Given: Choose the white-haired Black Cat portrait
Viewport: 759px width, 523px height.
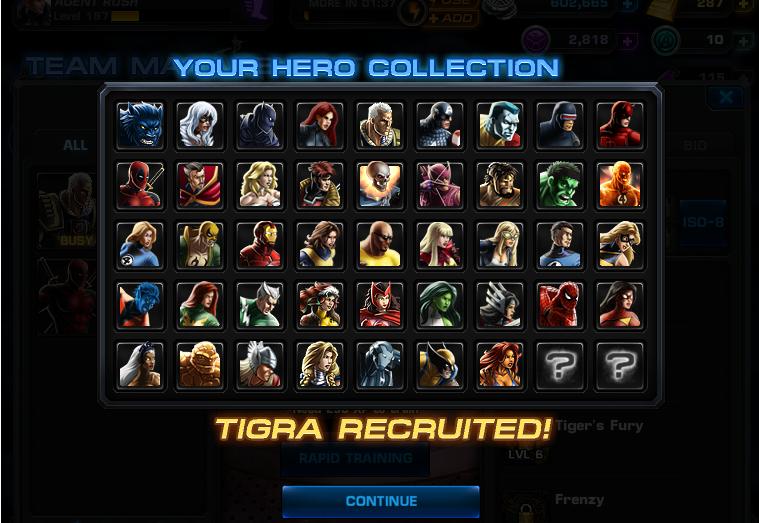Looking at the screenshot, I should coord(200,126).
